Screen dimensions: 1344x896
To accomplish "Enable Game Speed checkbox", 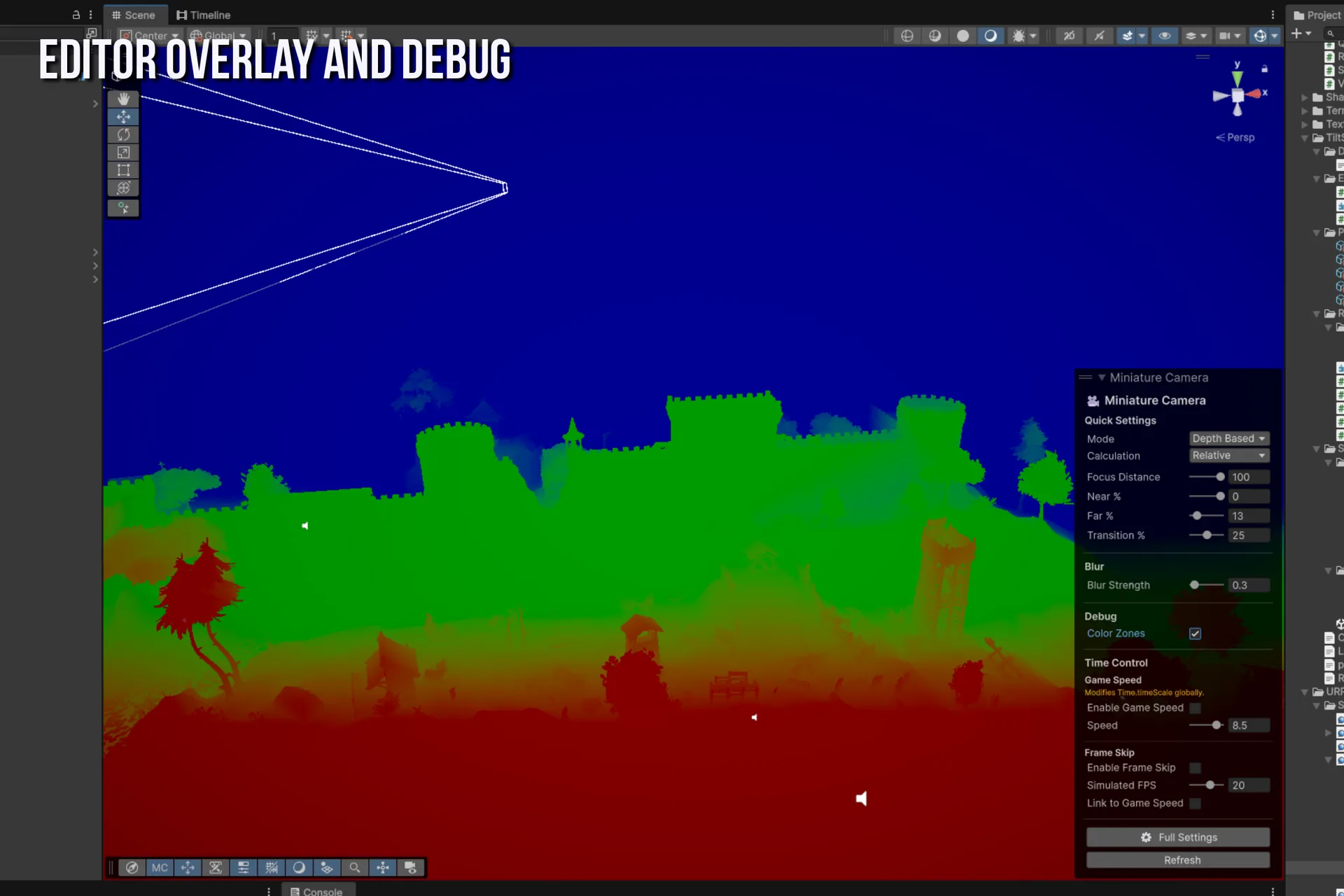I will pyautogui.click(x=1195, y=708).
